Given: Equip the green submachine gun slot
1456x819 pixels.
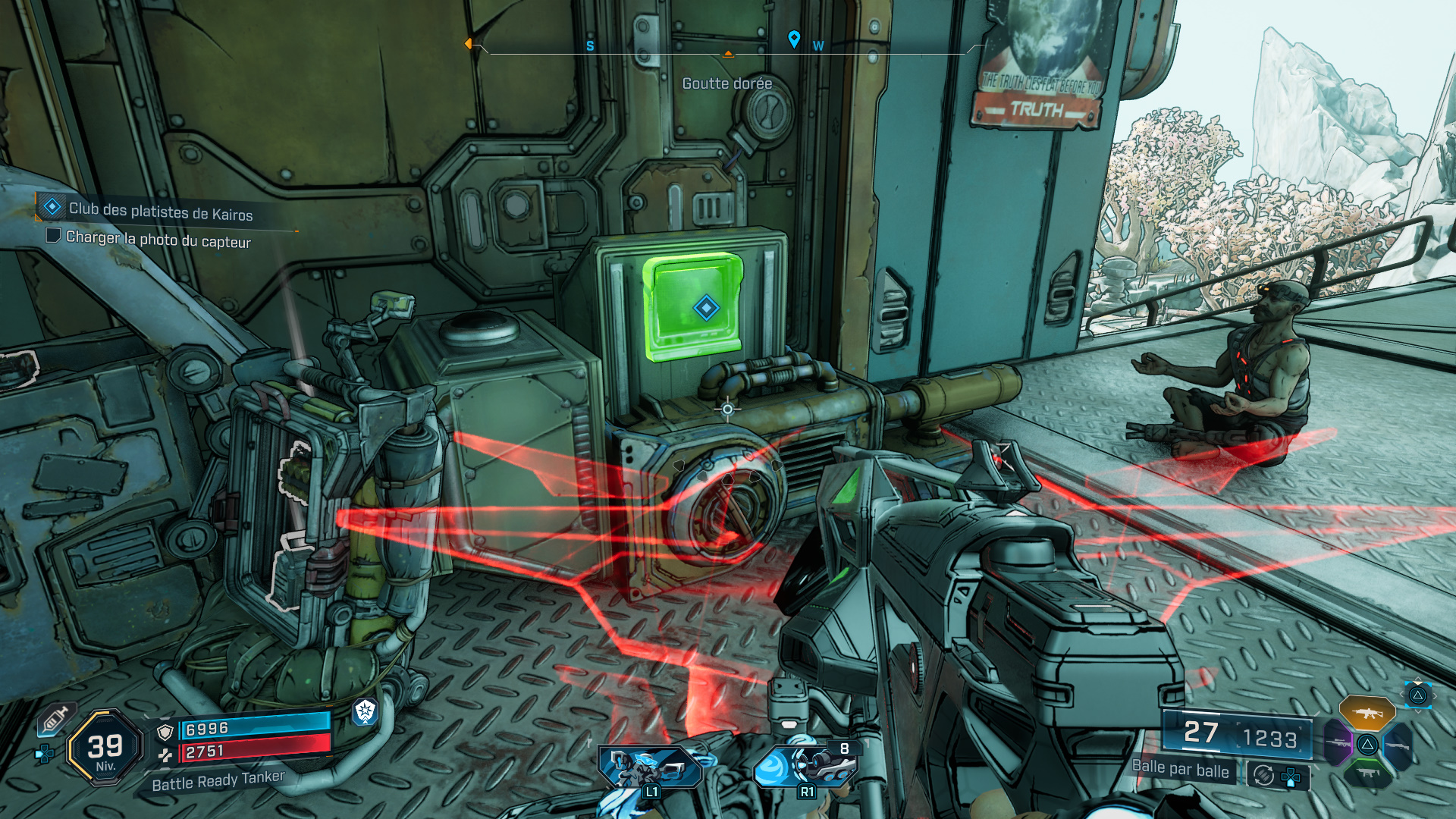Looking at the screenshot, I should (x=1367, y=772).
